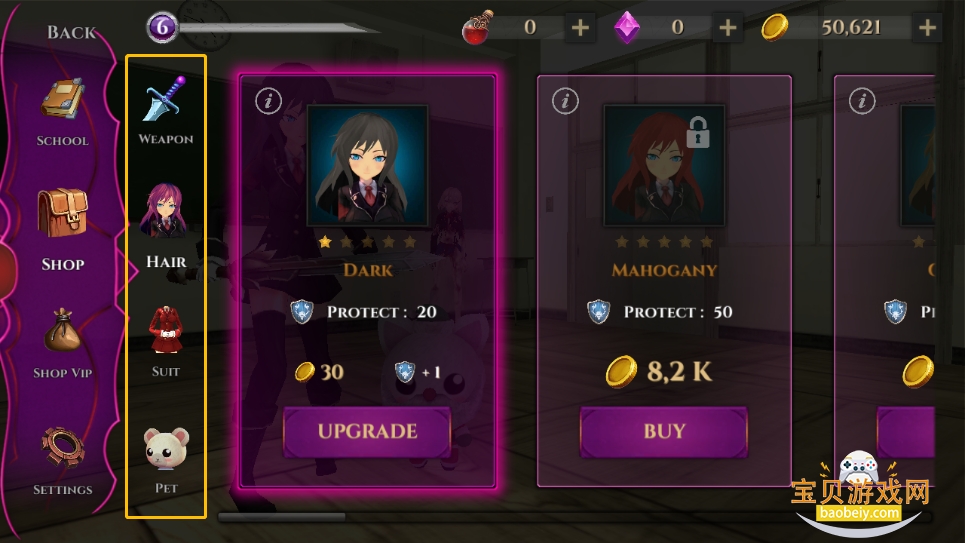Viewport: 965px width, 543px height.
Task: Add purple gems with the plus button
Action: tap(727, 28)
